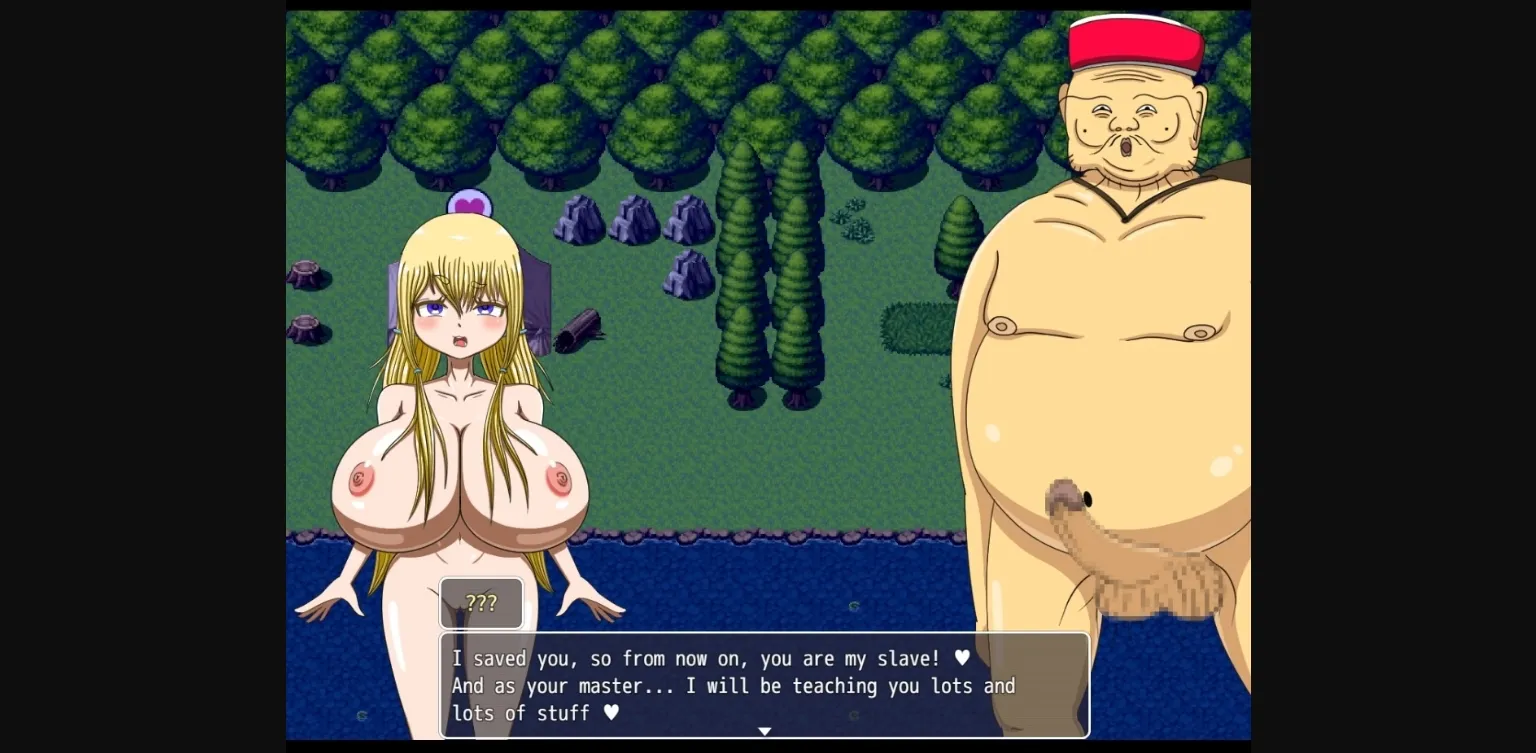Select the dialogue message window

point(765,686)
